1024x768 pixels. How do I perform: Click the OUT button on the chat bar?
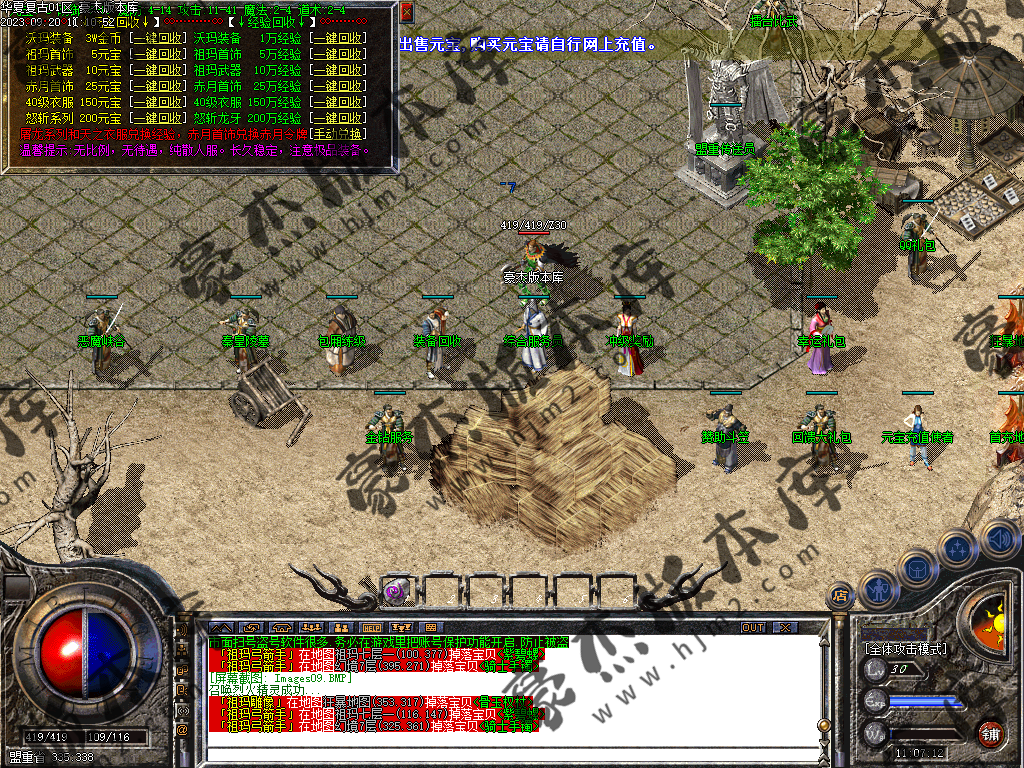coord(753,627)
